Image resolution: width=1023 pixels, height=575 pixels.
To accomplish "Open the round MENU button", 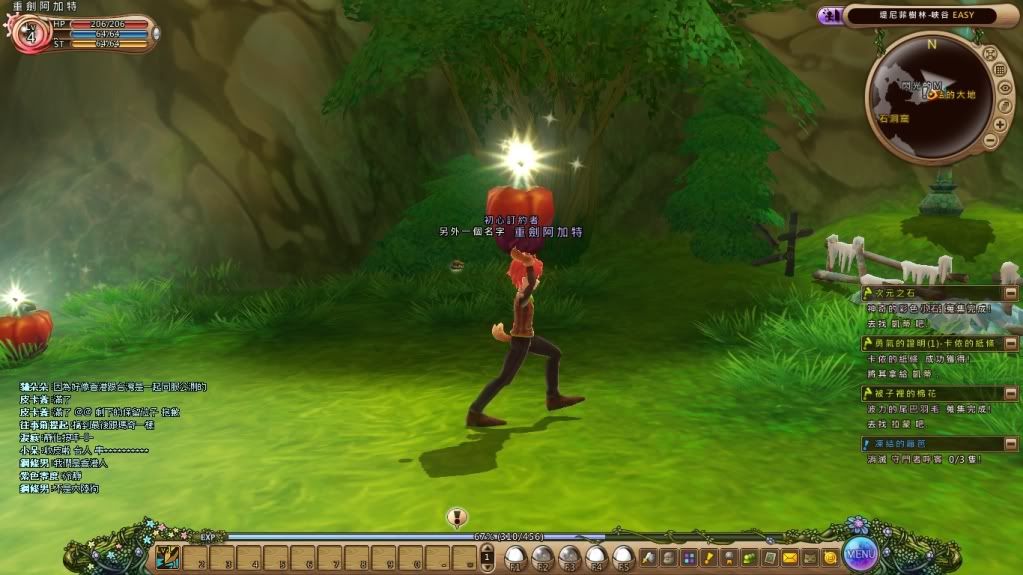I will [x=860, y=551].
